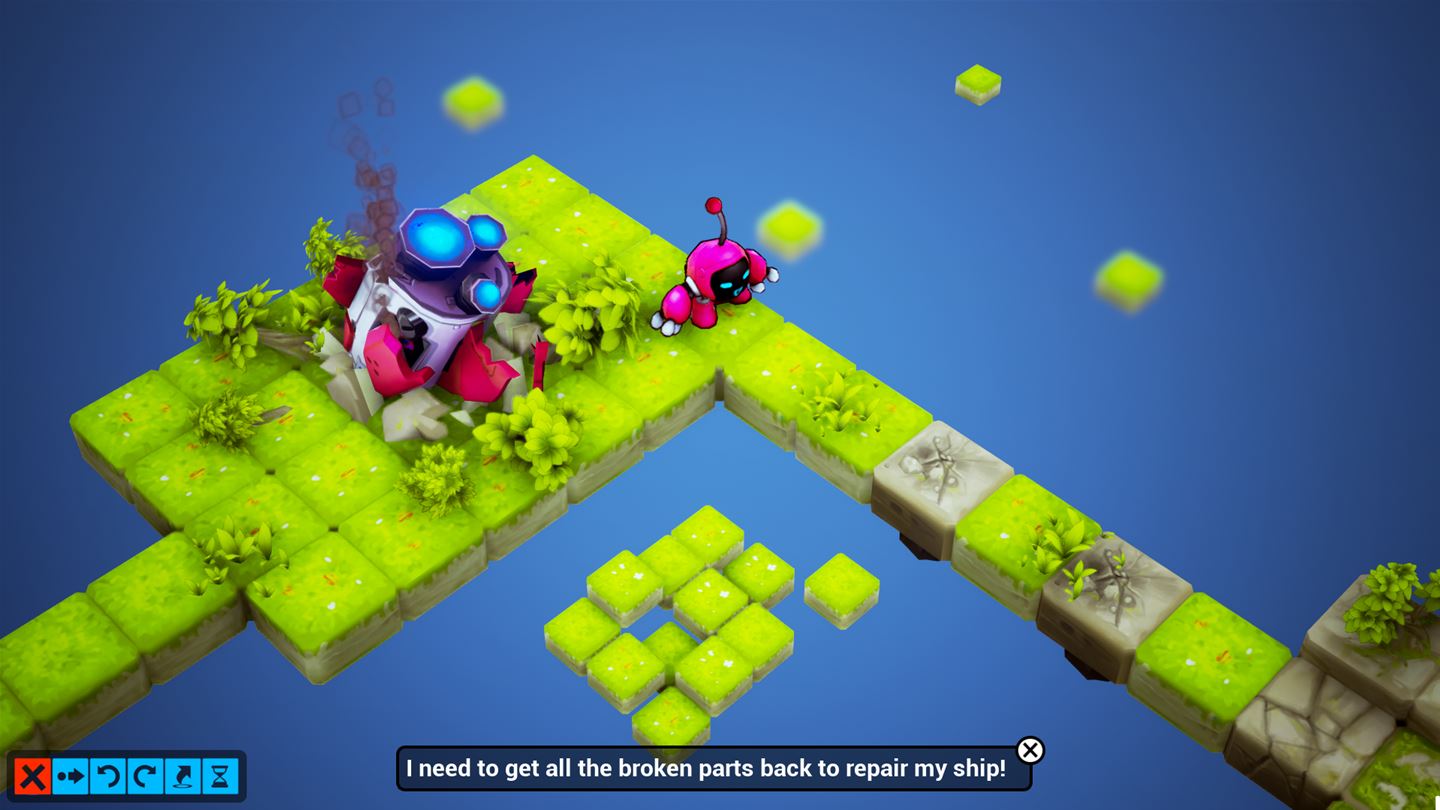
Task: Dismiss the dialogue bubble via its X
Action: (1032, 750)
